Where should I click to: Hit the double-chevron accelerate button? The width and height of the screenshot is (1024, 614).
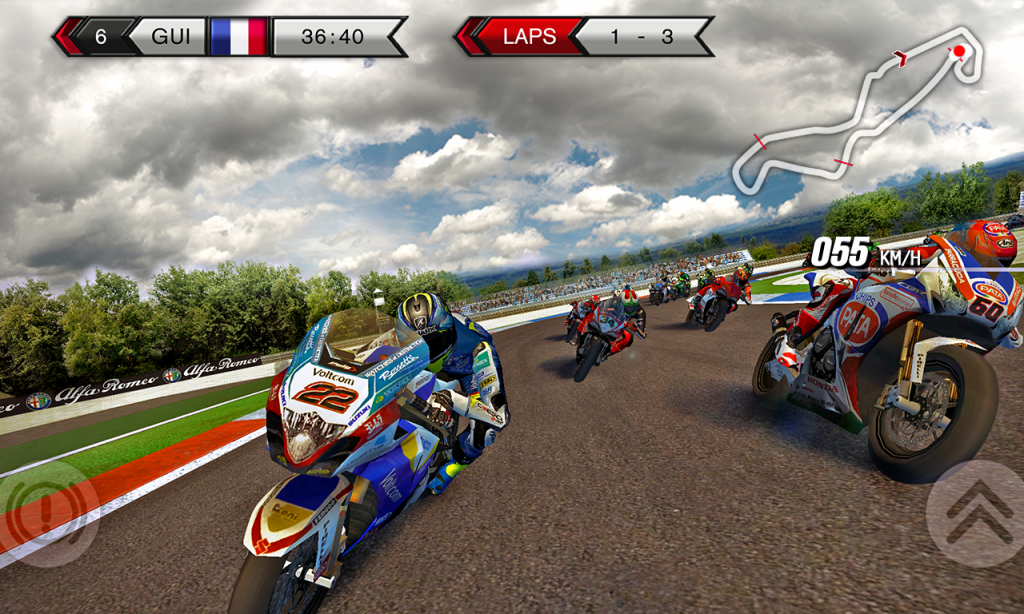point(974,513)
